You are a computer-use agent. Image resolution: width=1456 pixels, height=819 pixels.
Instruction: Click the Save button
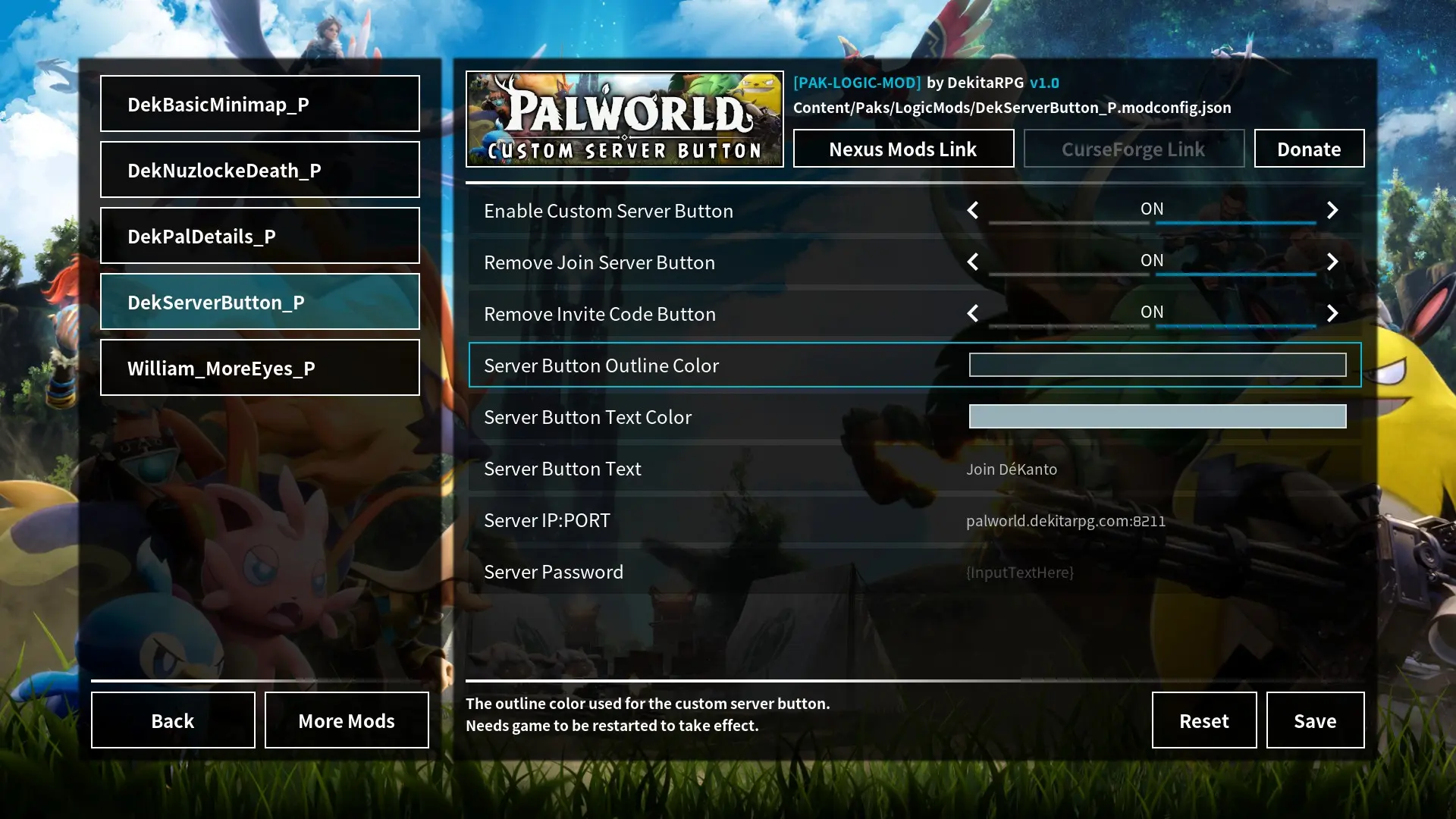coord(1315,720)
